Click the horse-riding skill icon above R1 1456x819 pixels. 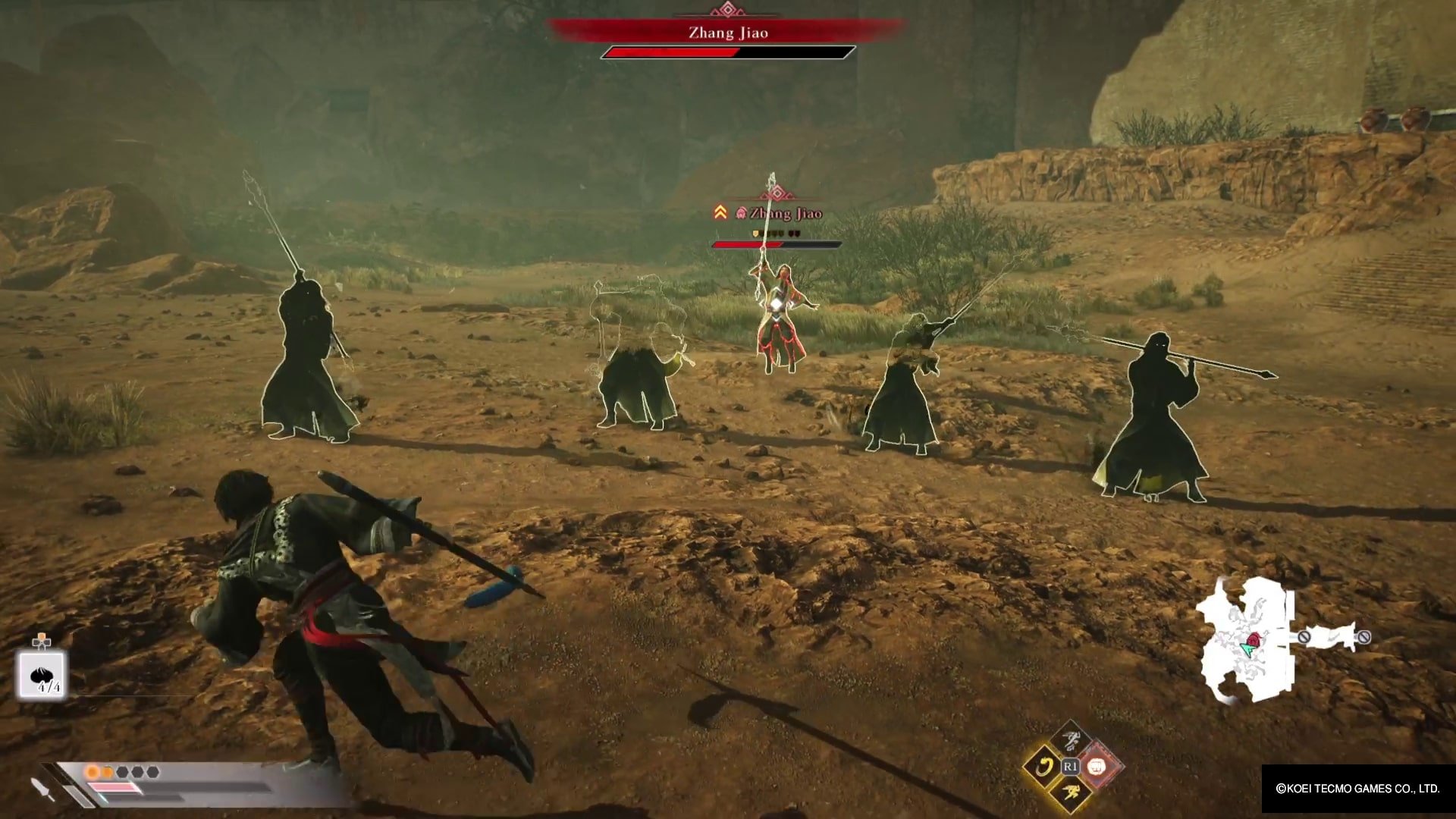pos(1071,739)
